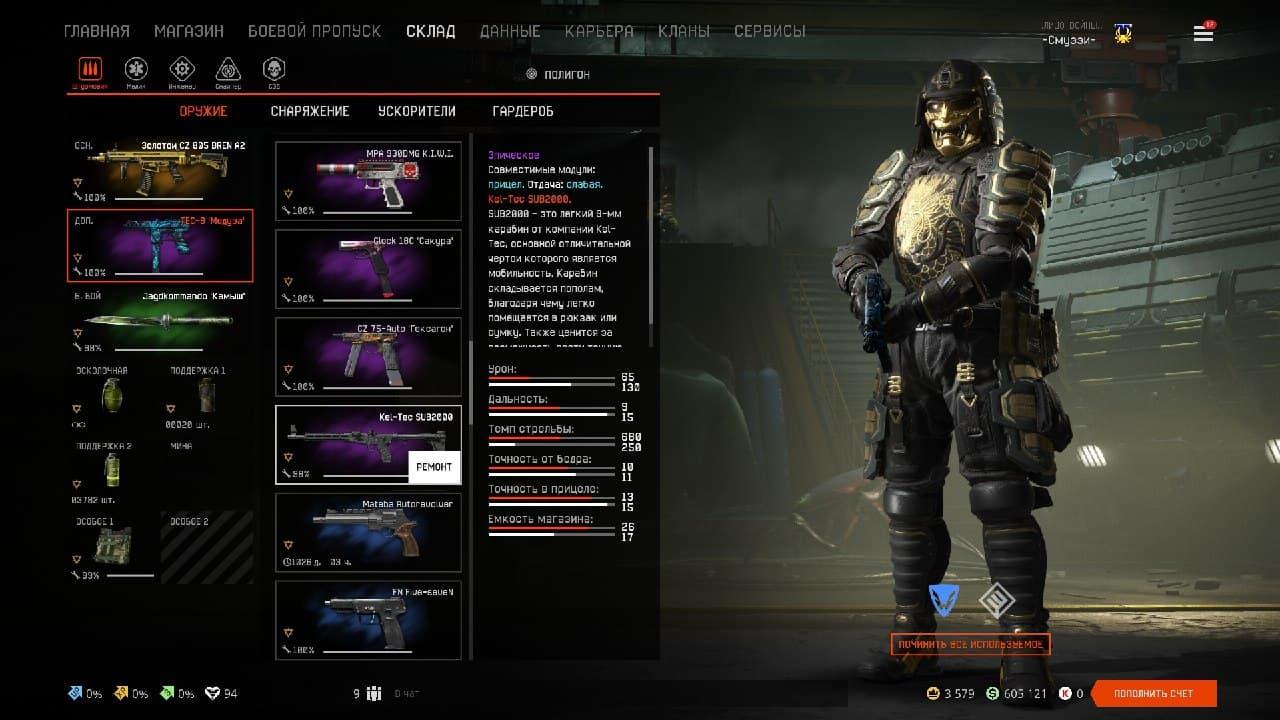The width and height of the screenshot is (1280, 720).
Task: Pick the Mateba Autorevolver from the list
Action: (x=368, y=533)
